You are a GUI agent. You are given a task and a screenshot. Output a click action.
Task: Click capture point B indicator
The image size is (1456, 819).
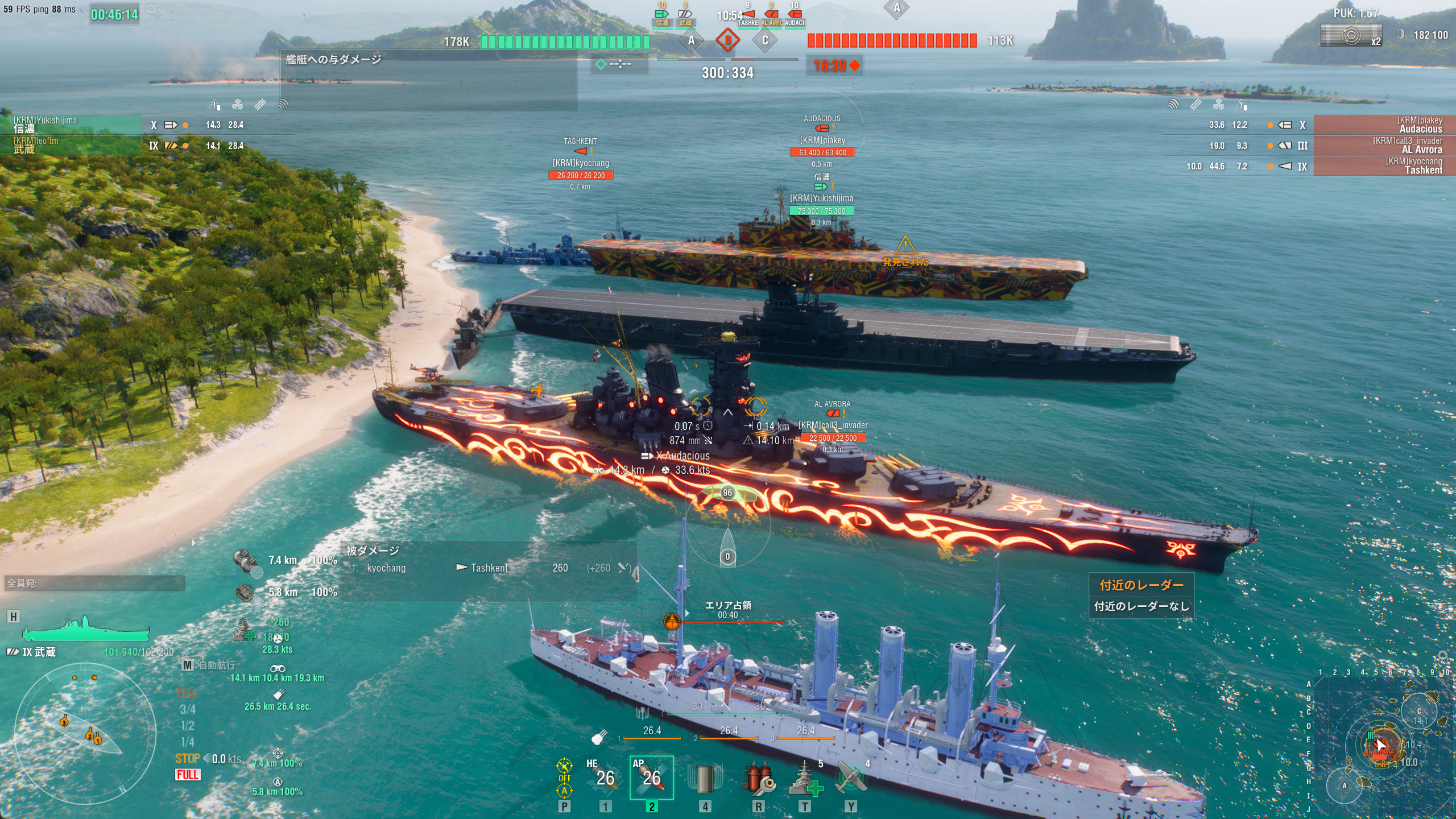point(727,40)
